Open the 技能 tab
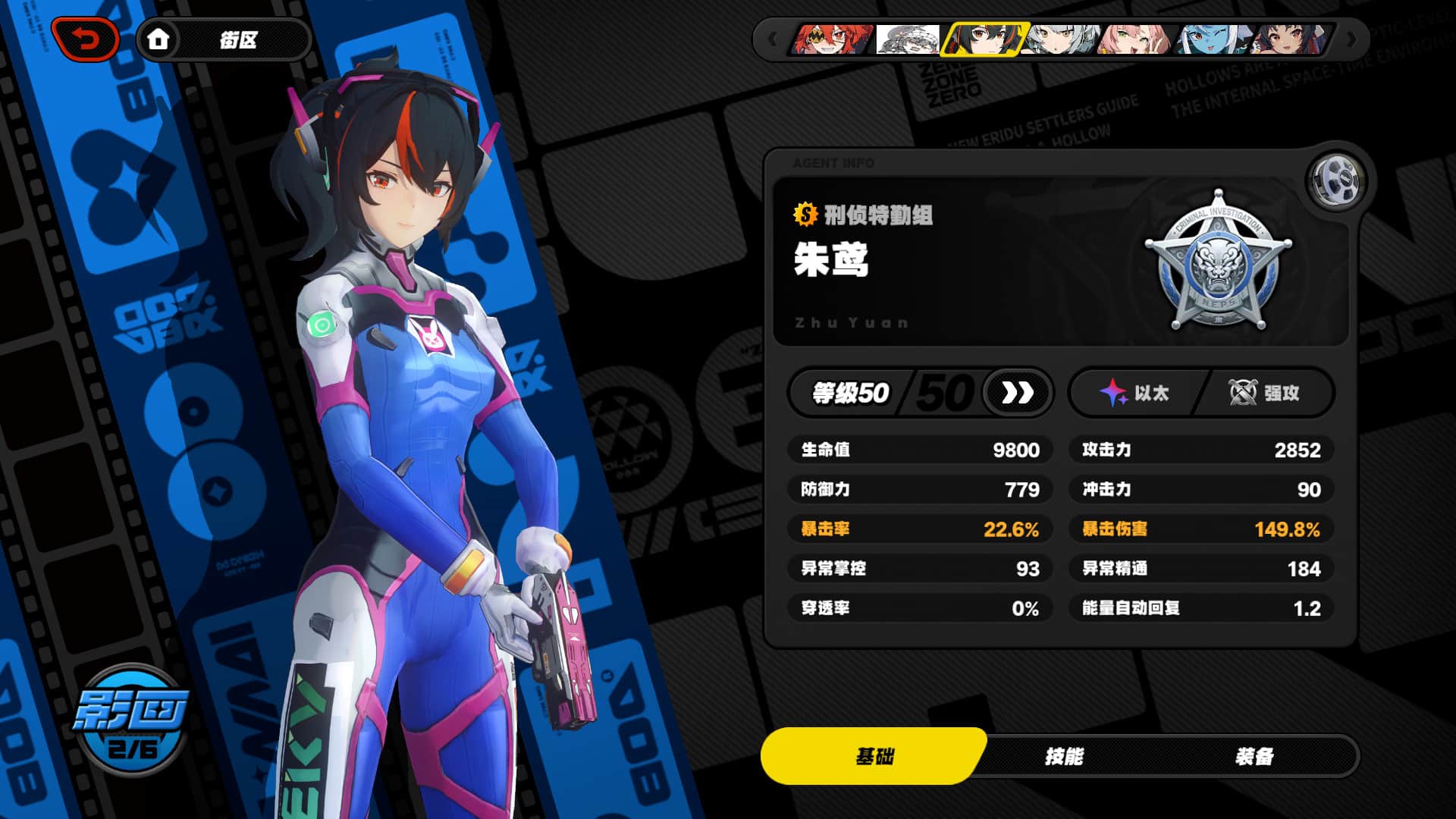1456x819 pixels. 1064,756
